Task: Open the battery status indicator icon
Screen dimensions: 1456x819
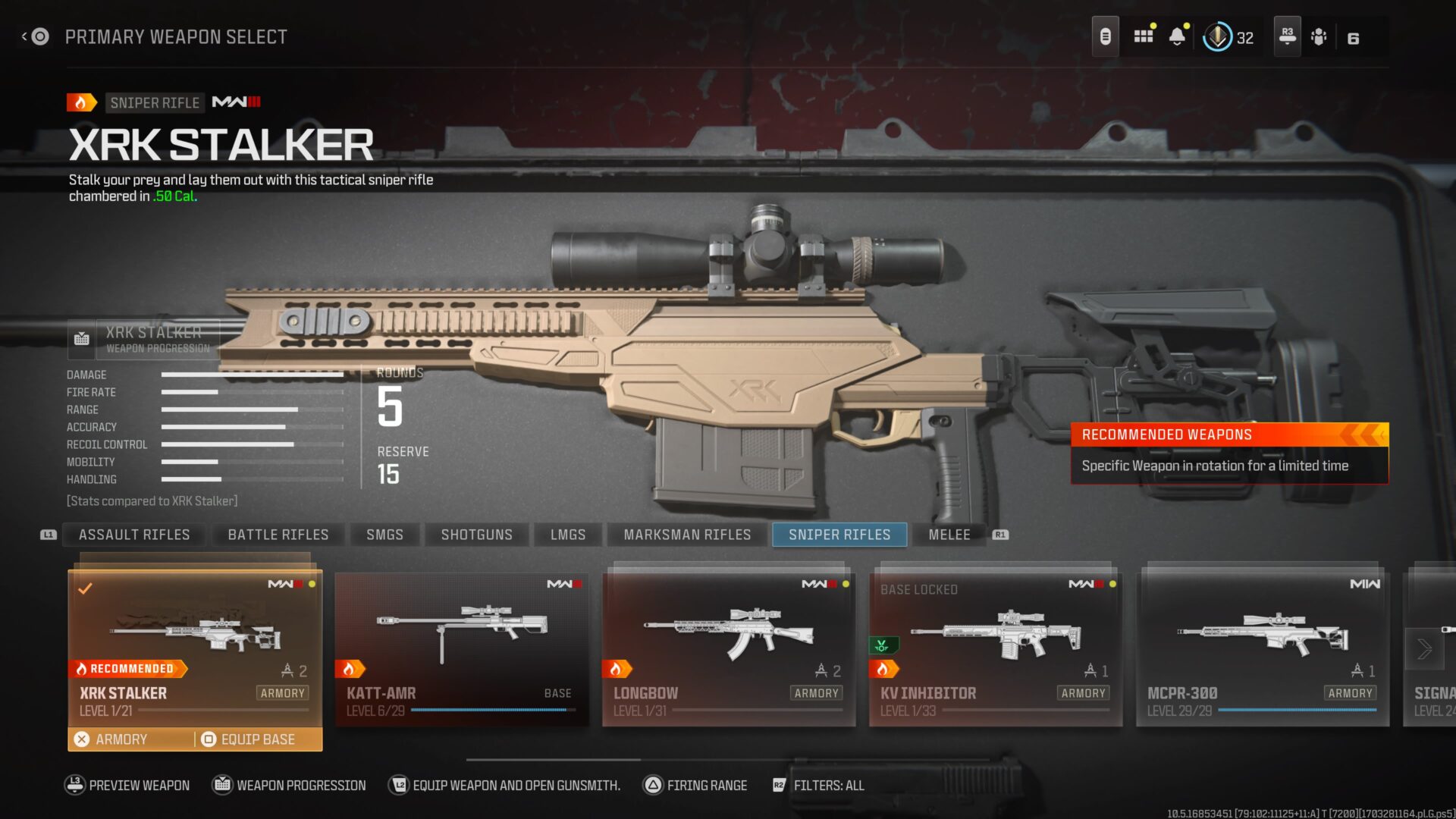Action: (1105, 36)
